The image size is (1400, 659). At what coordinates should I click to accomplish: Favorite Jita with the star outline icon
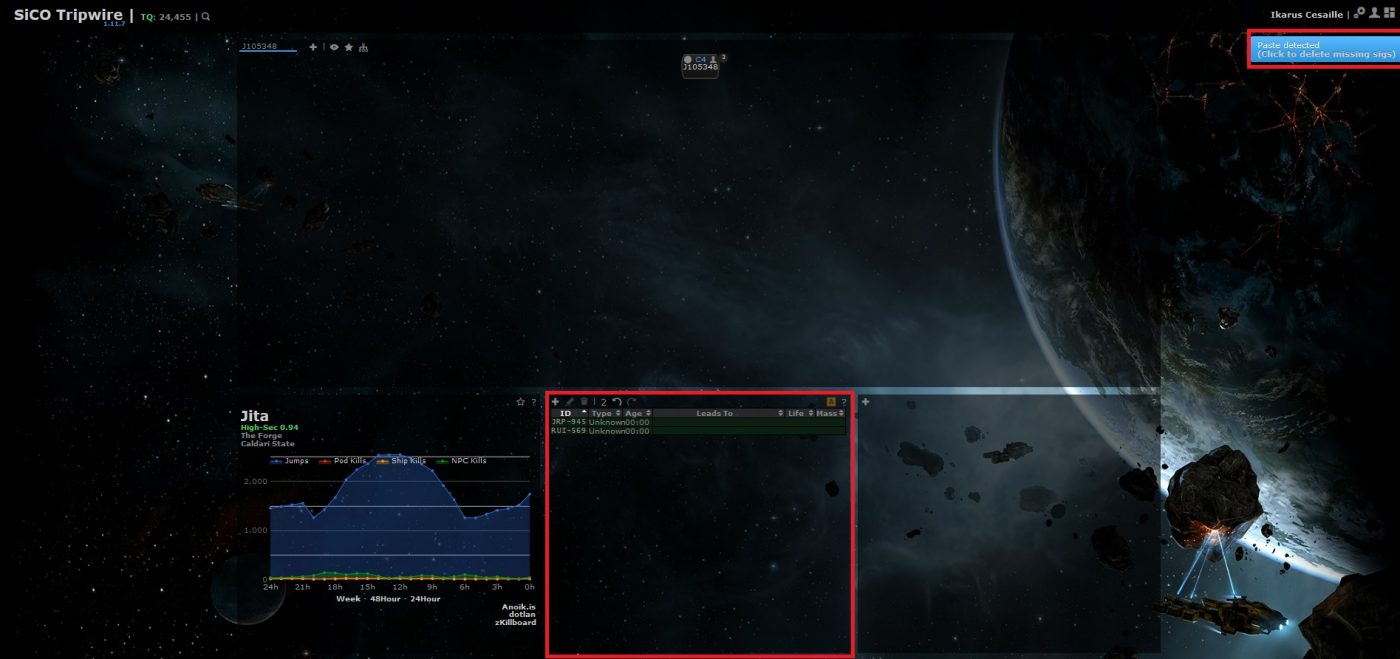520,402
